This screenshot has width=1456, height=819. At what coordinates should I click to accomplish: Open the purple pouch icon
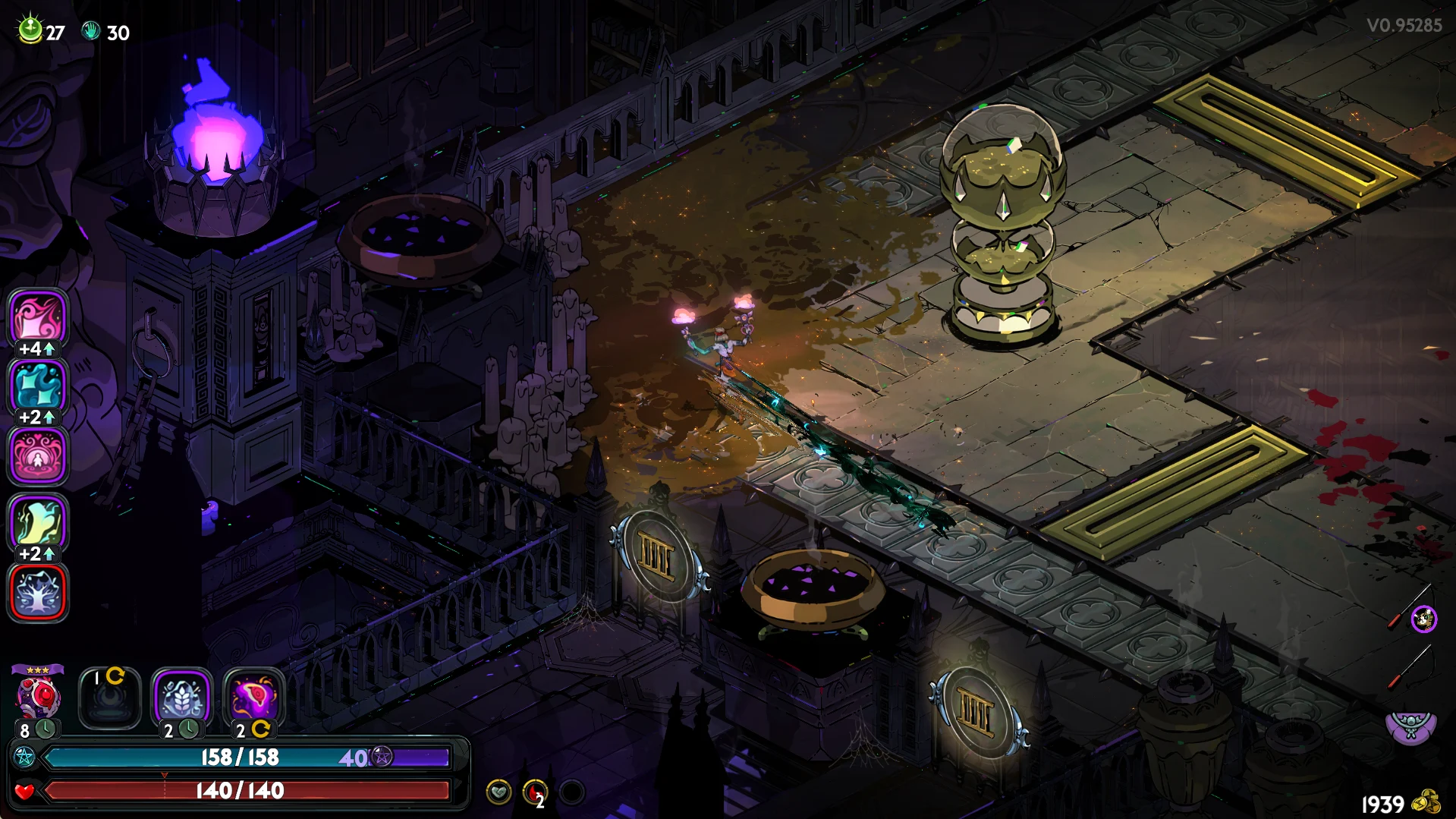coord(1410,727)
